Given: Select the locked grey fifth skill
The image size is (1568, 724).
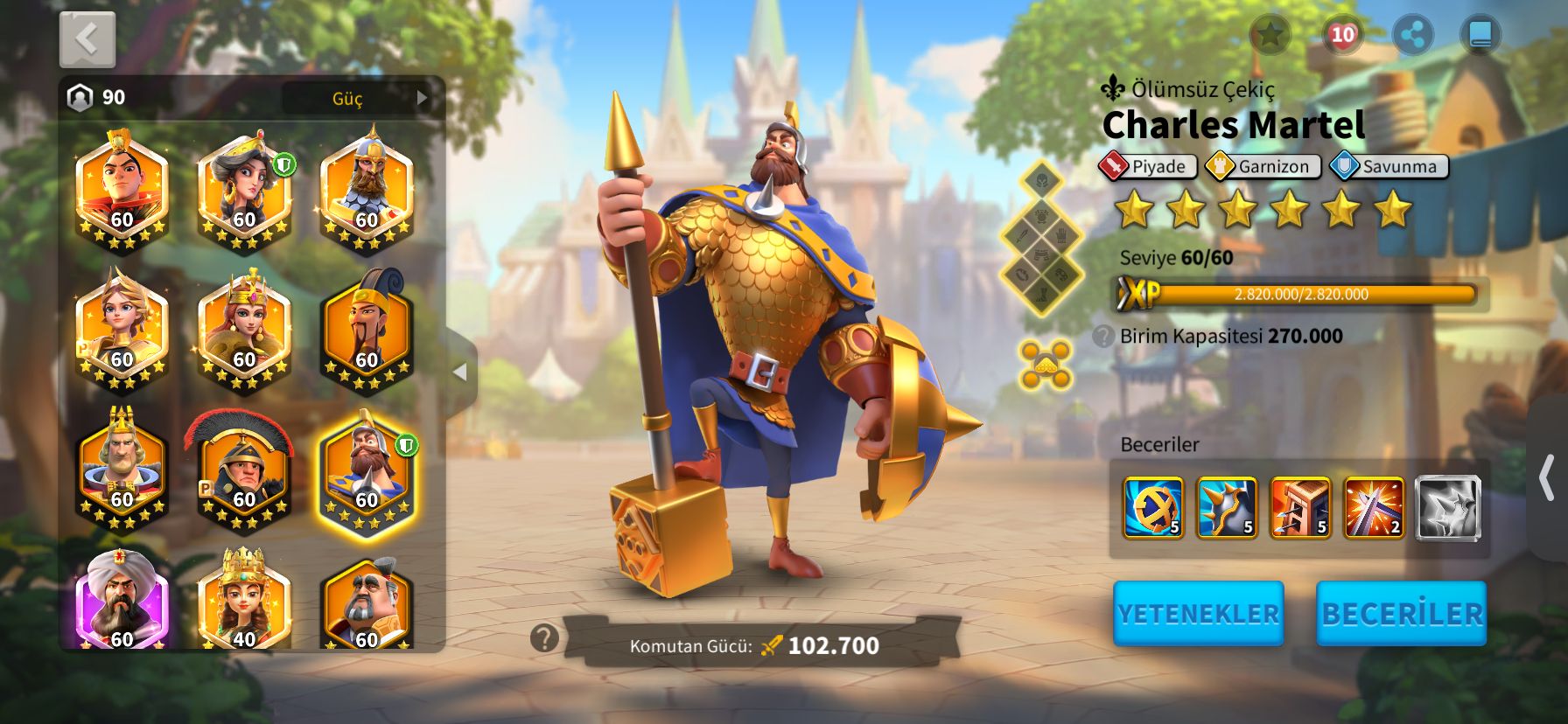Looking at the screenshot, I should 1447,507.
